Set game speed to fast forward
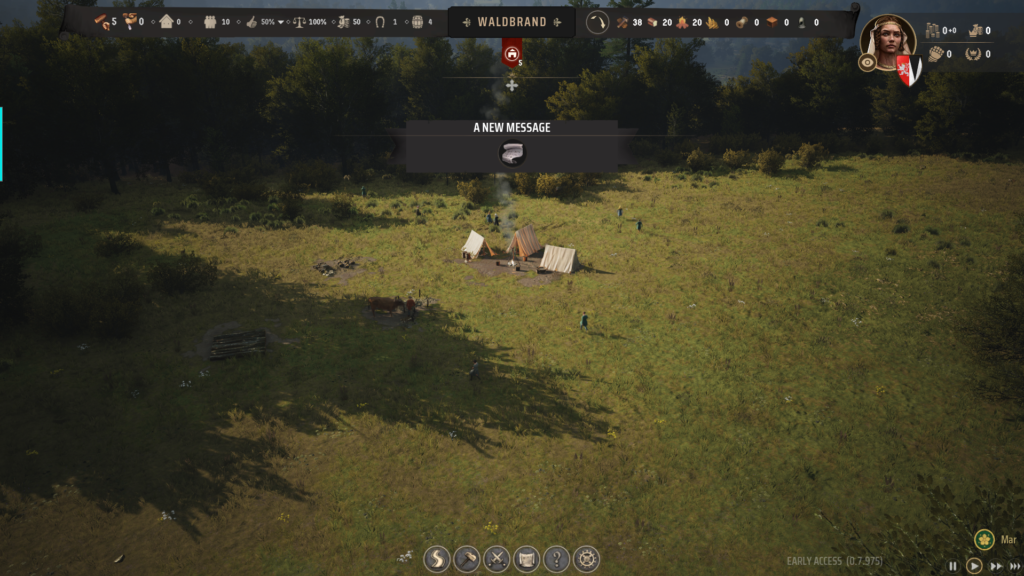 [x=996, y=566]
